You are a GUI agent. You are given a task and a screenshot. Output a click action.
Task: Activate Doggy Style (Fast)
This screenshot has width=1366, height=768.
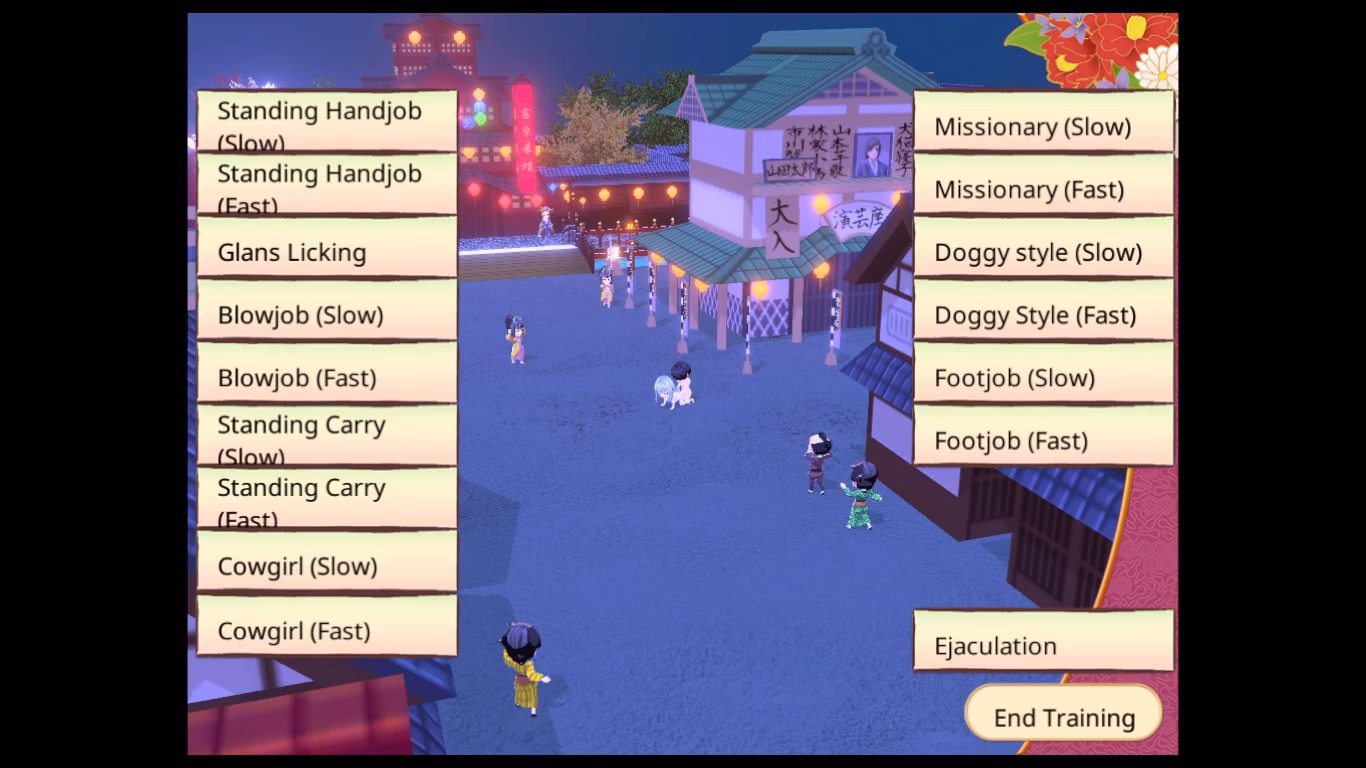click(x=1043, y=311)
